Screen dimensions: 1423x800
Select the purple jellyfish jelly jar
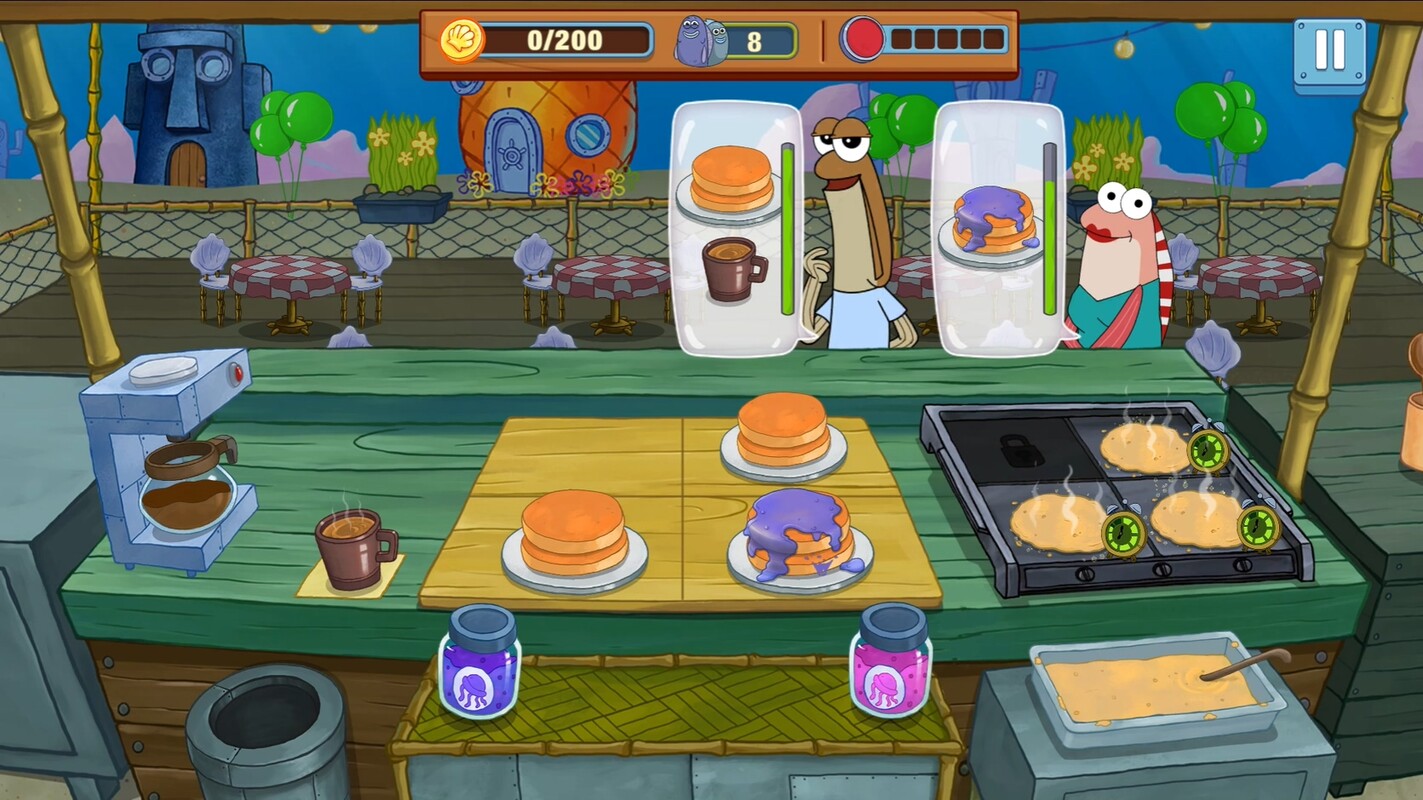(x=479, y=662)
